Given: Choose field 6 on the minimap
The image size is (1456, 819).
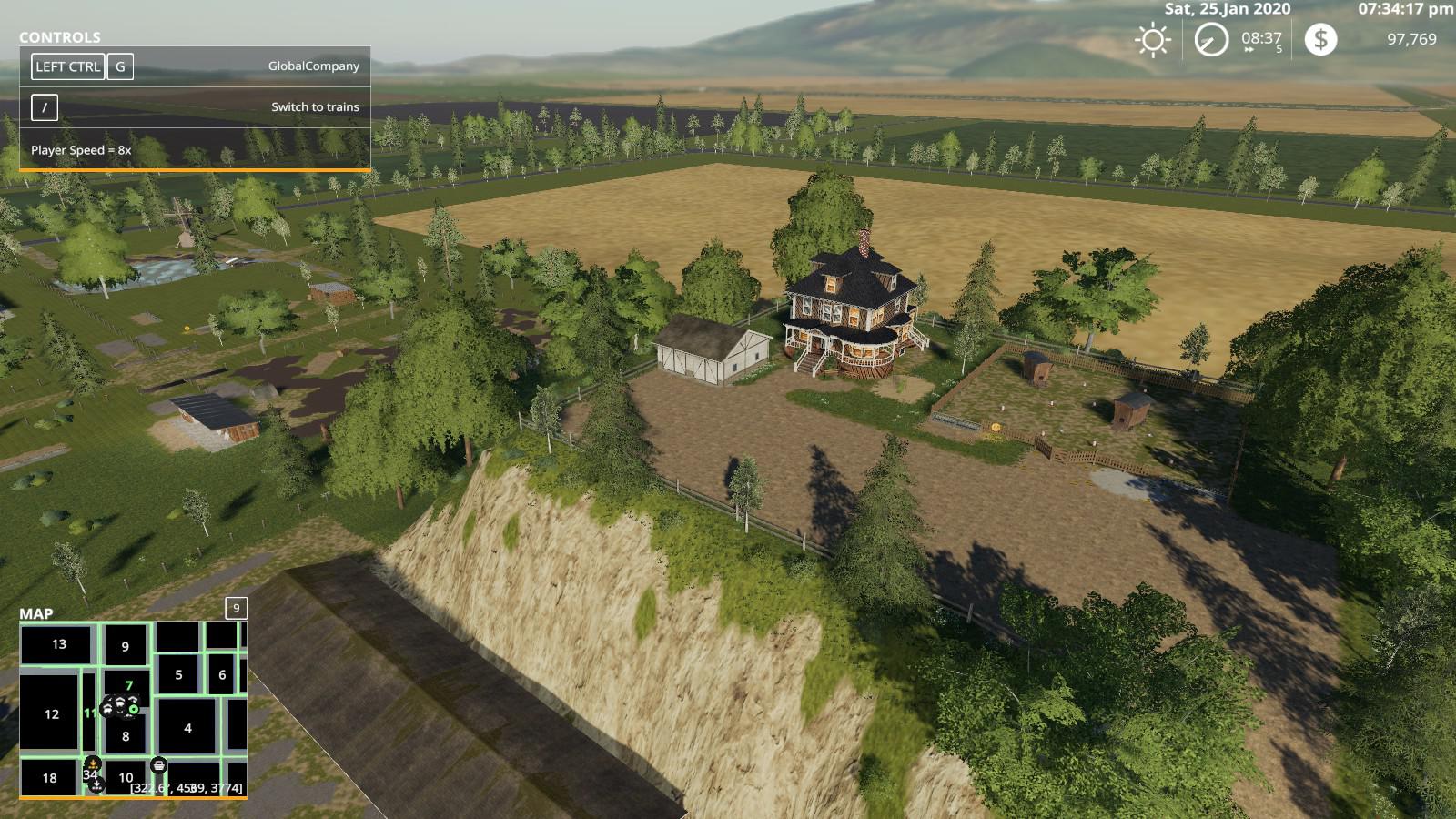Looking at the screenshot, I should tap(222, 675).
